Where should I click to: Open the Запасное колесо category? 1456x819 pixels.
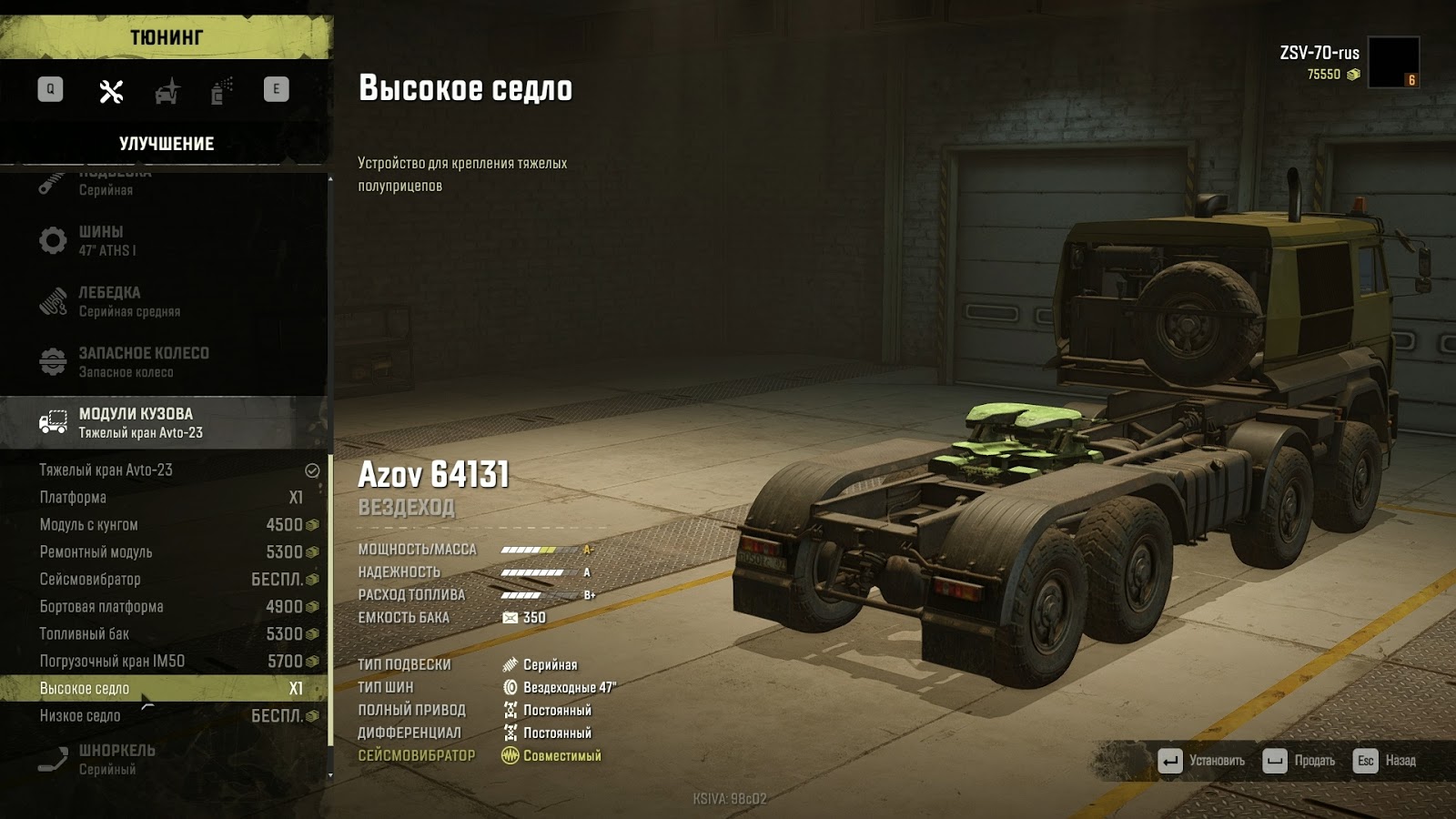click(x=164, y=361)
